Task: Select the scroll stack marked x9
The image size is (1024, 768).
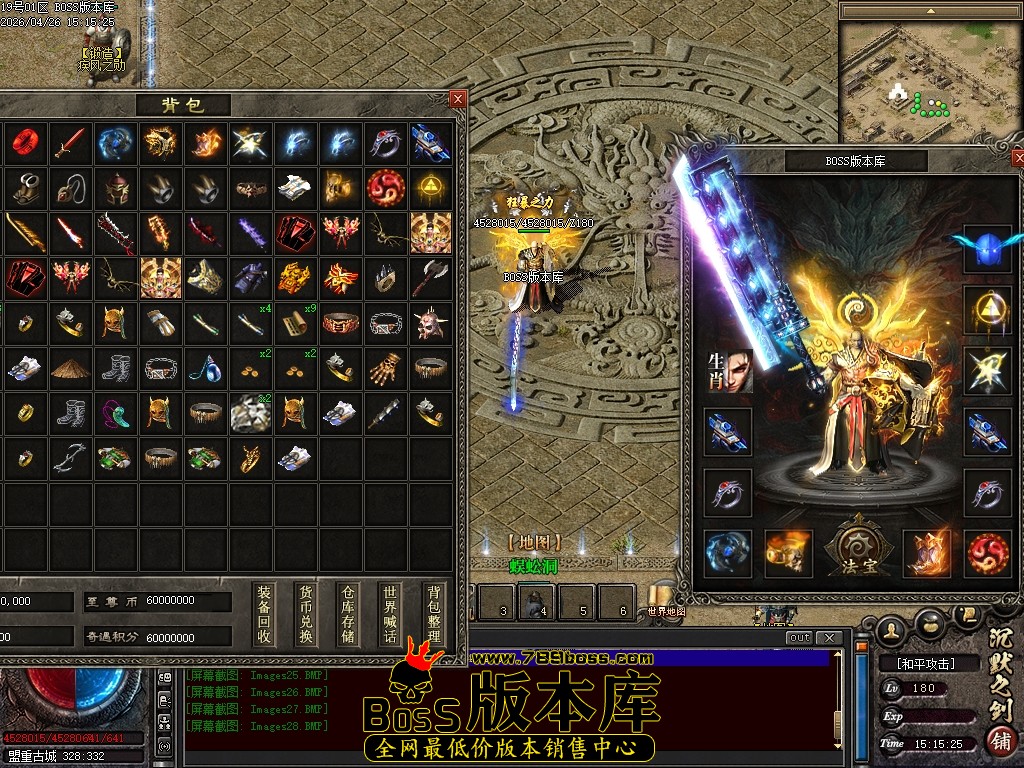Action: tap(295, 322)
